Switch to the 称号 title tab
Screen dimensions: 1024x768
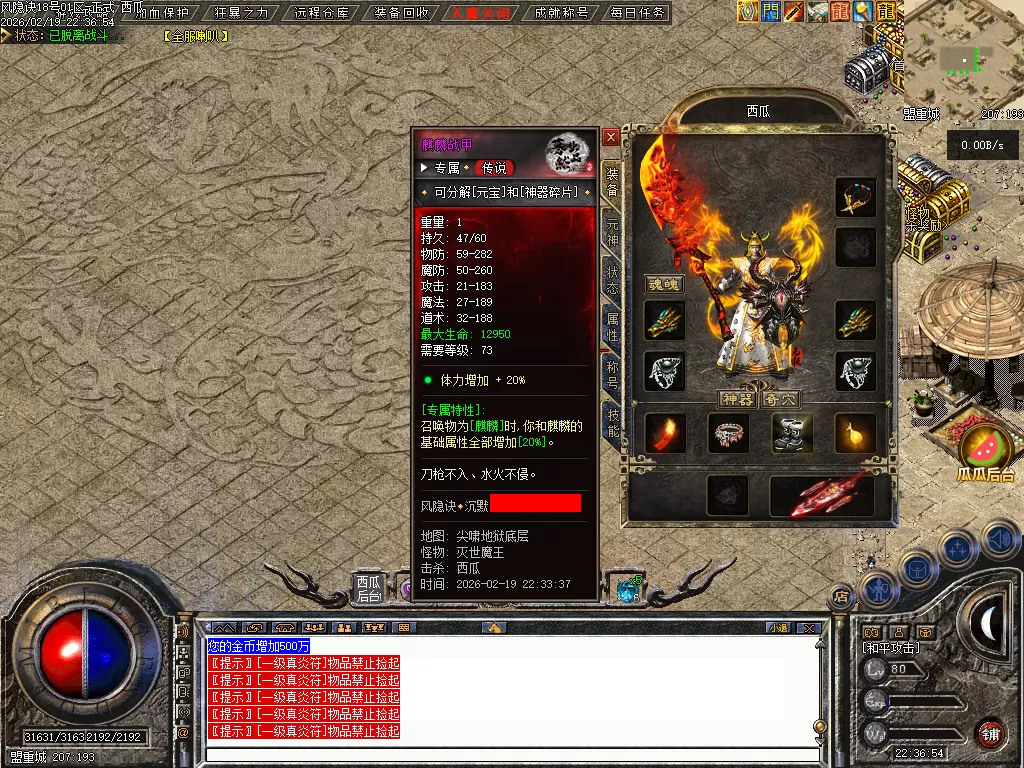pyautogui.click(x=611, y=375)
